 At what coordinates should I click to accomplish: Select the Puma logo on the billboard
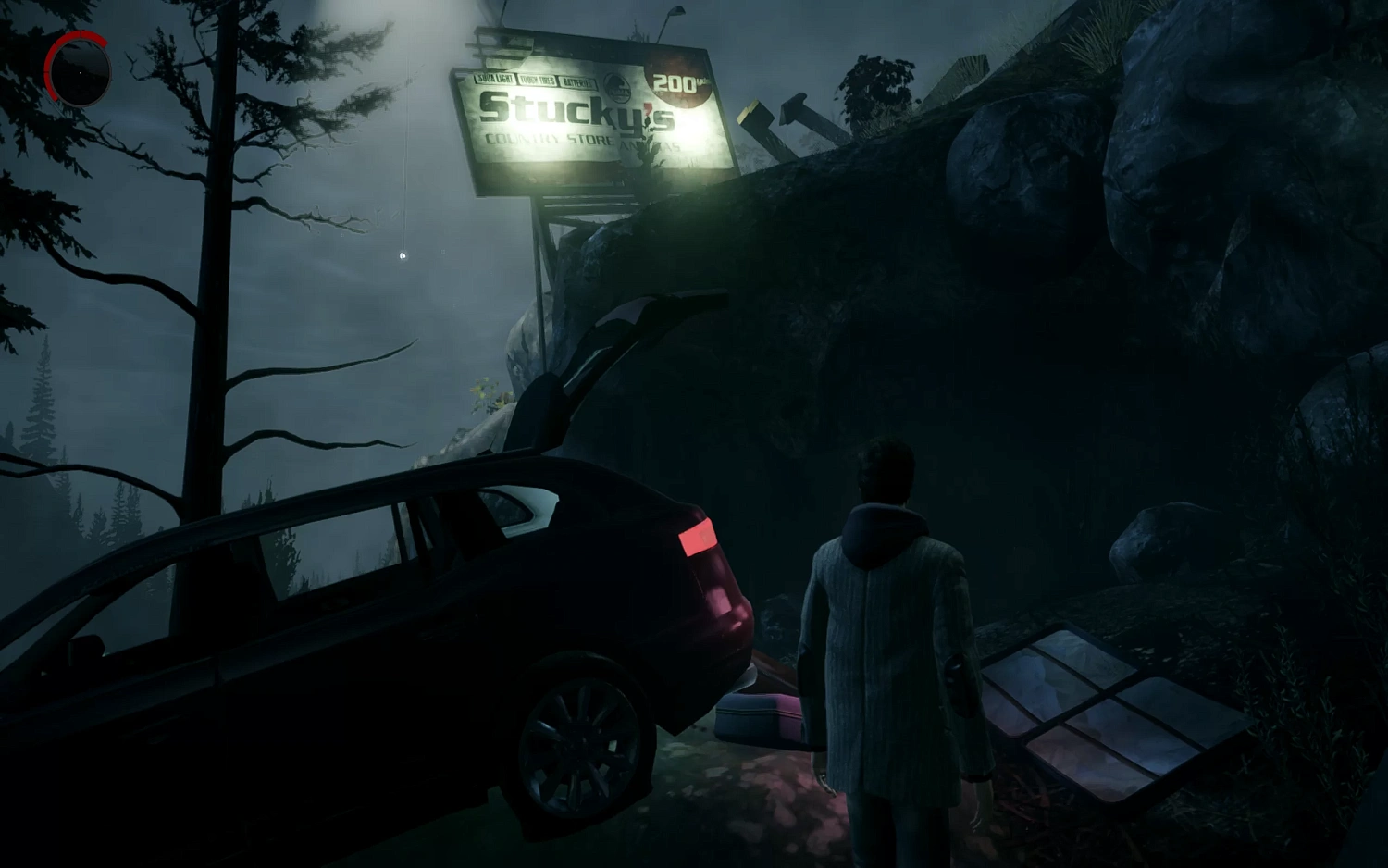point(618,89)
